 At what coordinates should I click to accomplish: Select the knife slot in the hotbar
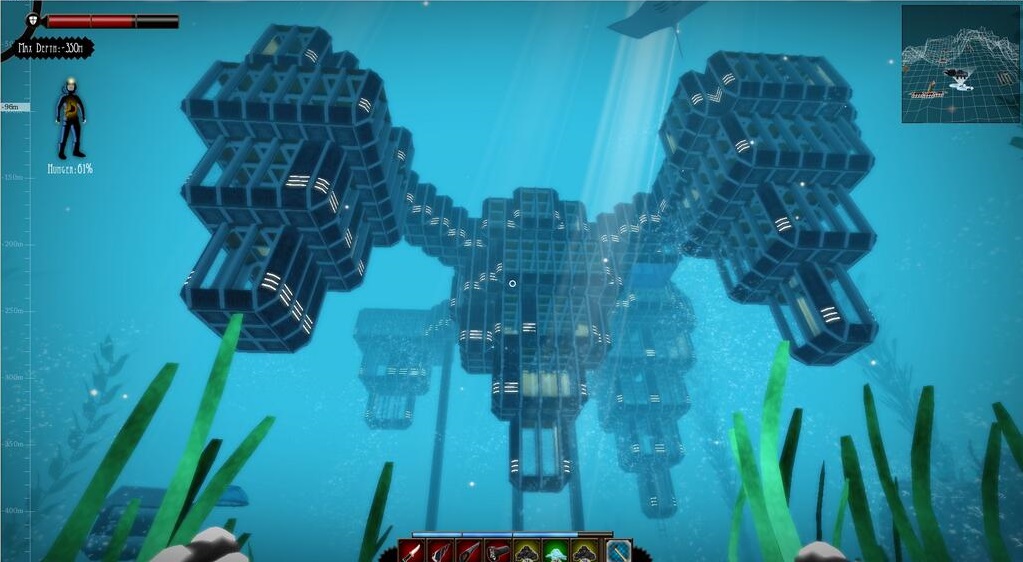click(x=411, y=551)
